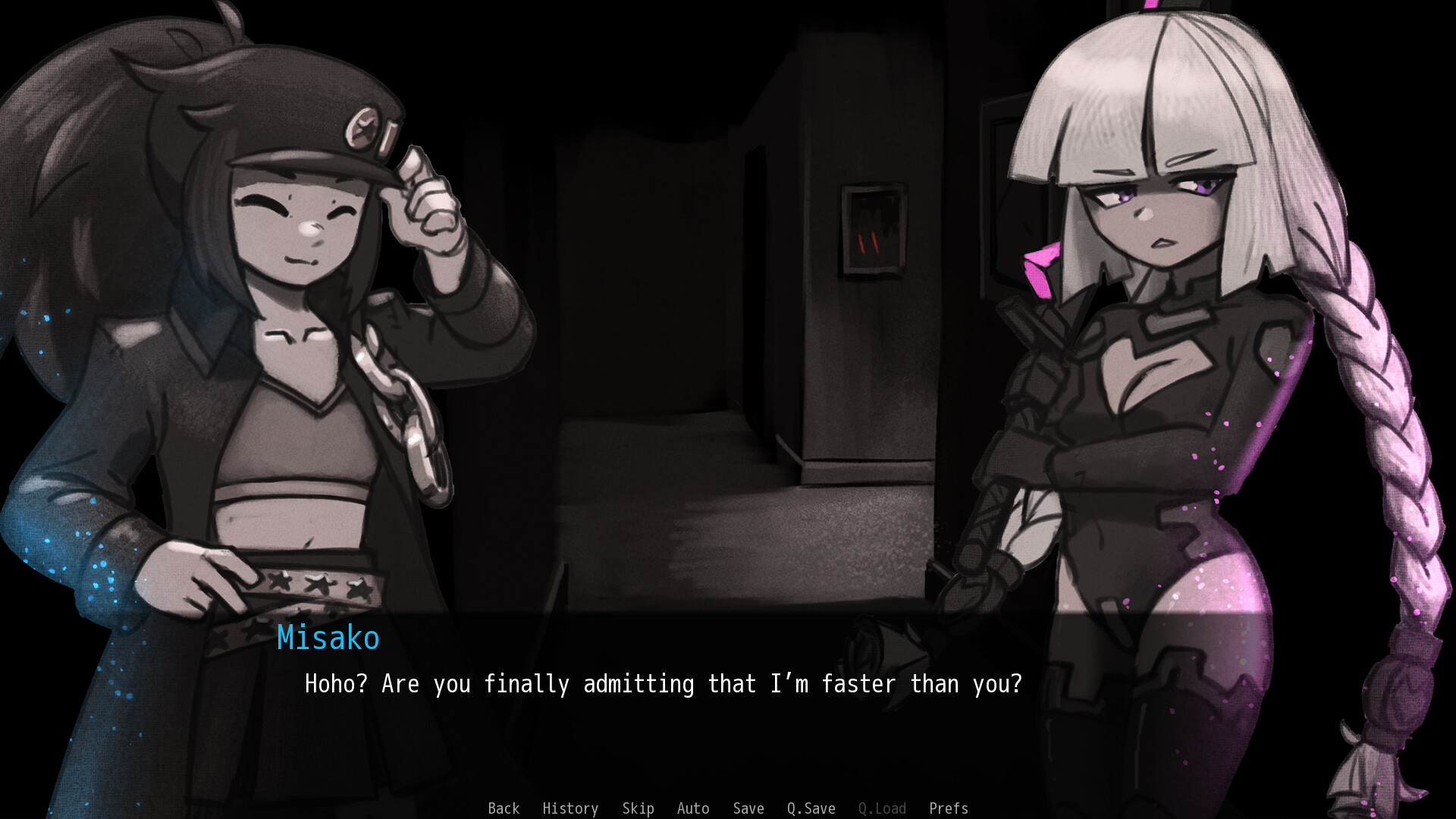Enable Skip mode
This screenshot has width=1456, height=819.
click(637, 808)
